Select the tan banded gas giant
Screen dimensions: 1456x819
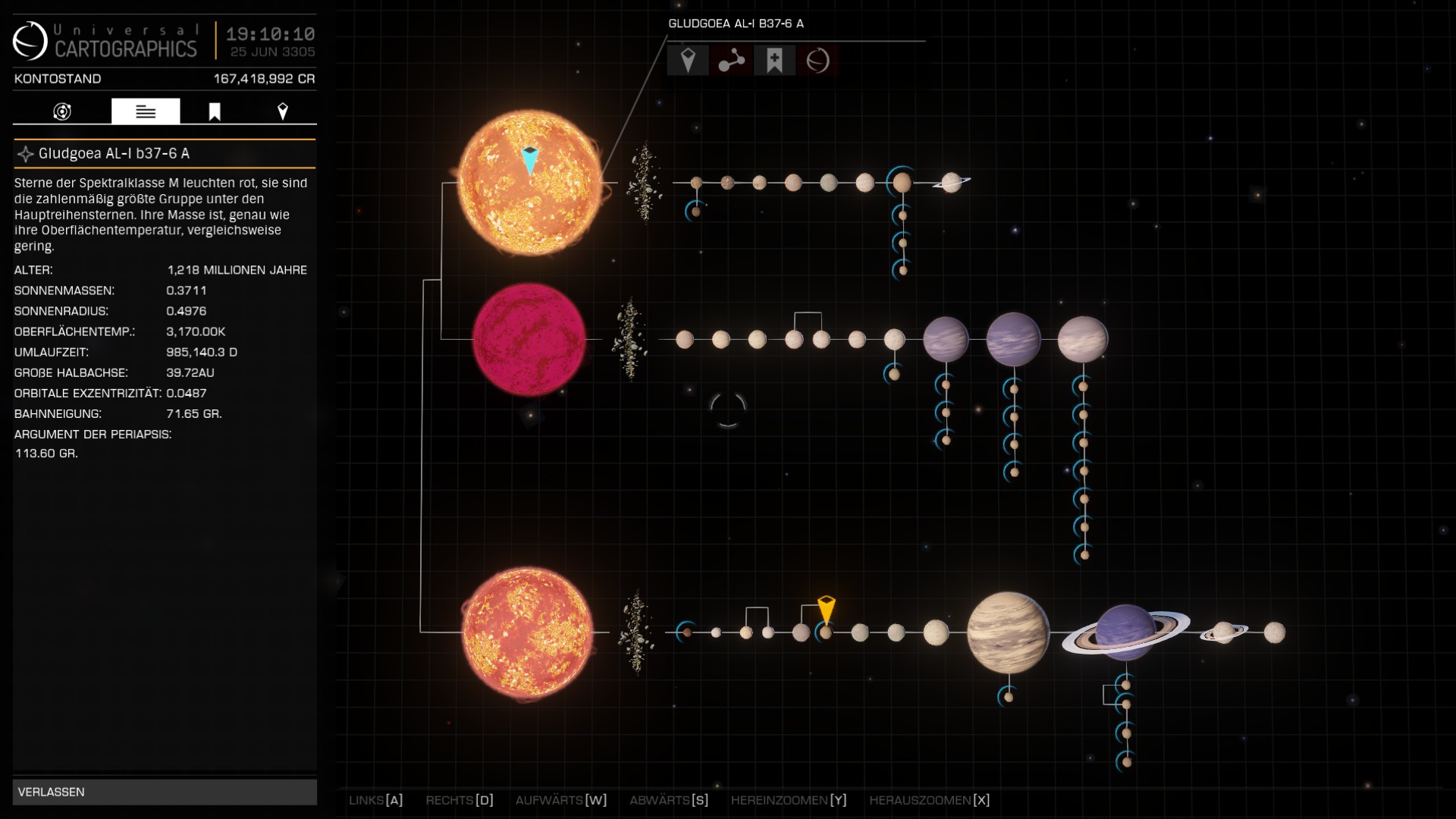(1008, 632)
